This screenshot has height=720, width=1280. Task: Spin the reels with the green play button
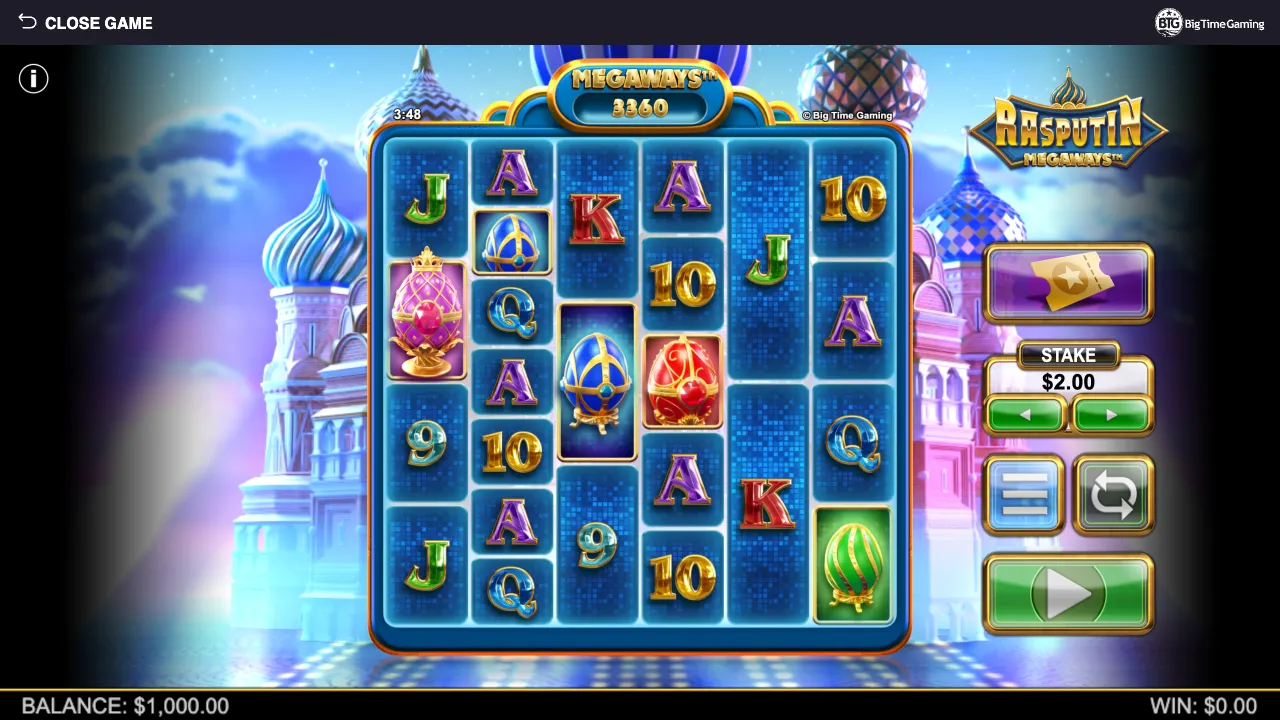pos(1068,594)
